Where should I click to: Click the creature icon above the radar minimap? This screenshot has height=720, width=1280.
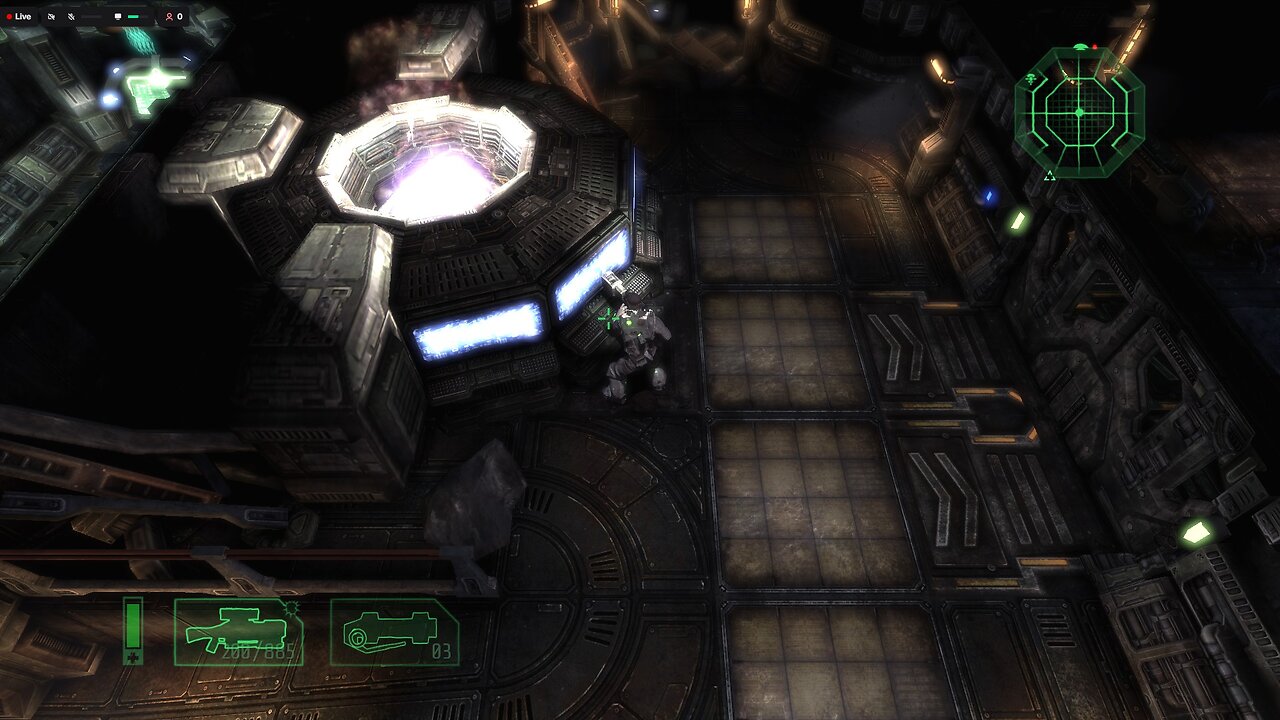[x=1080, y=45]
